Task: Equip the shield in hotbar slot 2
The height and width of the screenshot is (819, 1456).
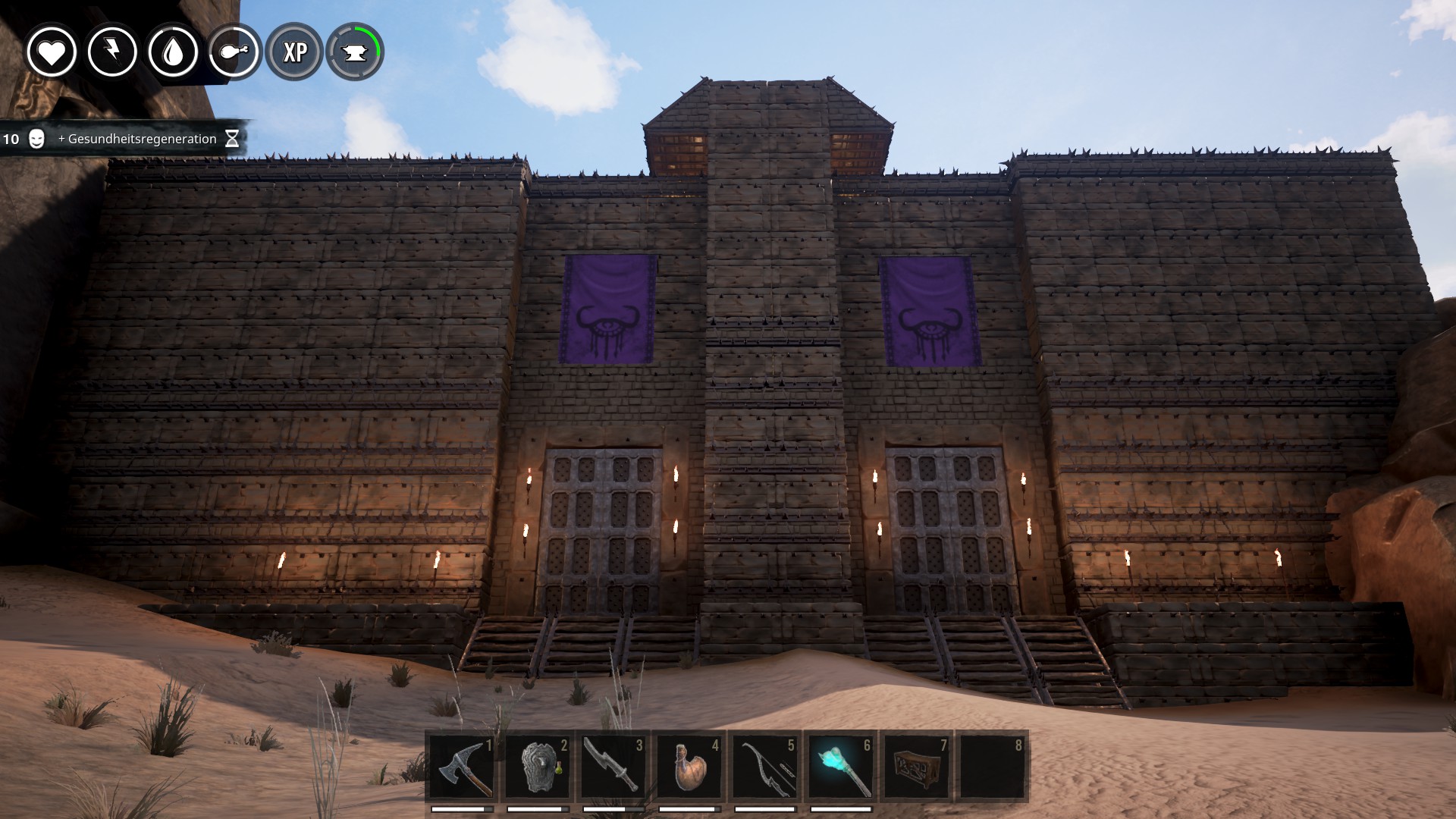Action: pyautogui.click(x=538, y=767)
